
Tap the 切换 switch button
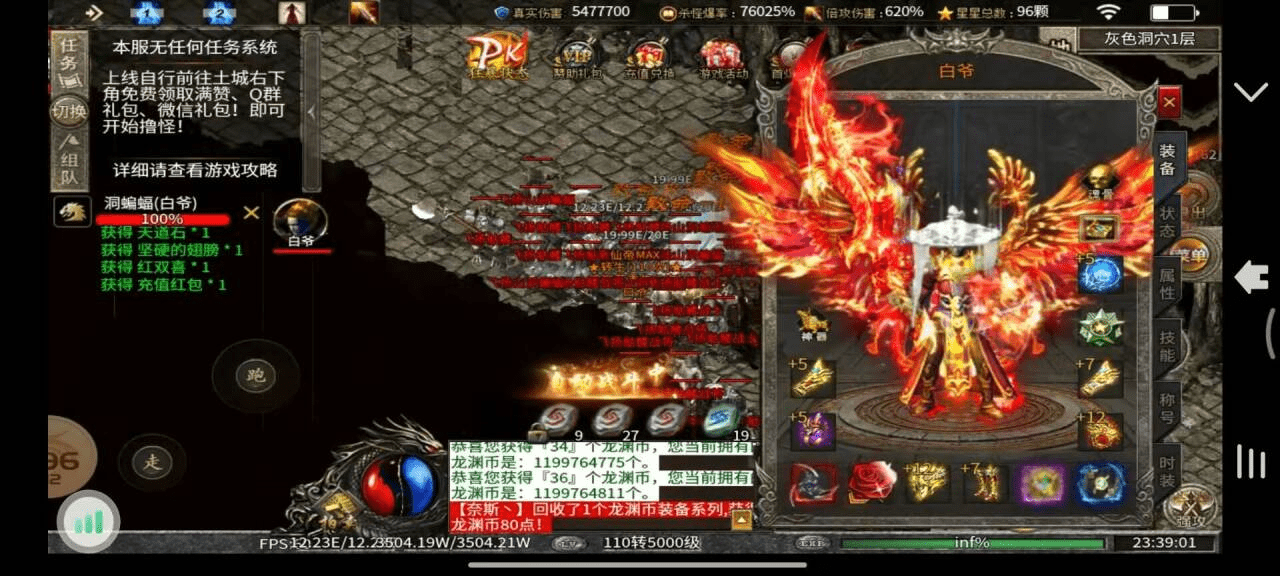click(x=69, y=112)
